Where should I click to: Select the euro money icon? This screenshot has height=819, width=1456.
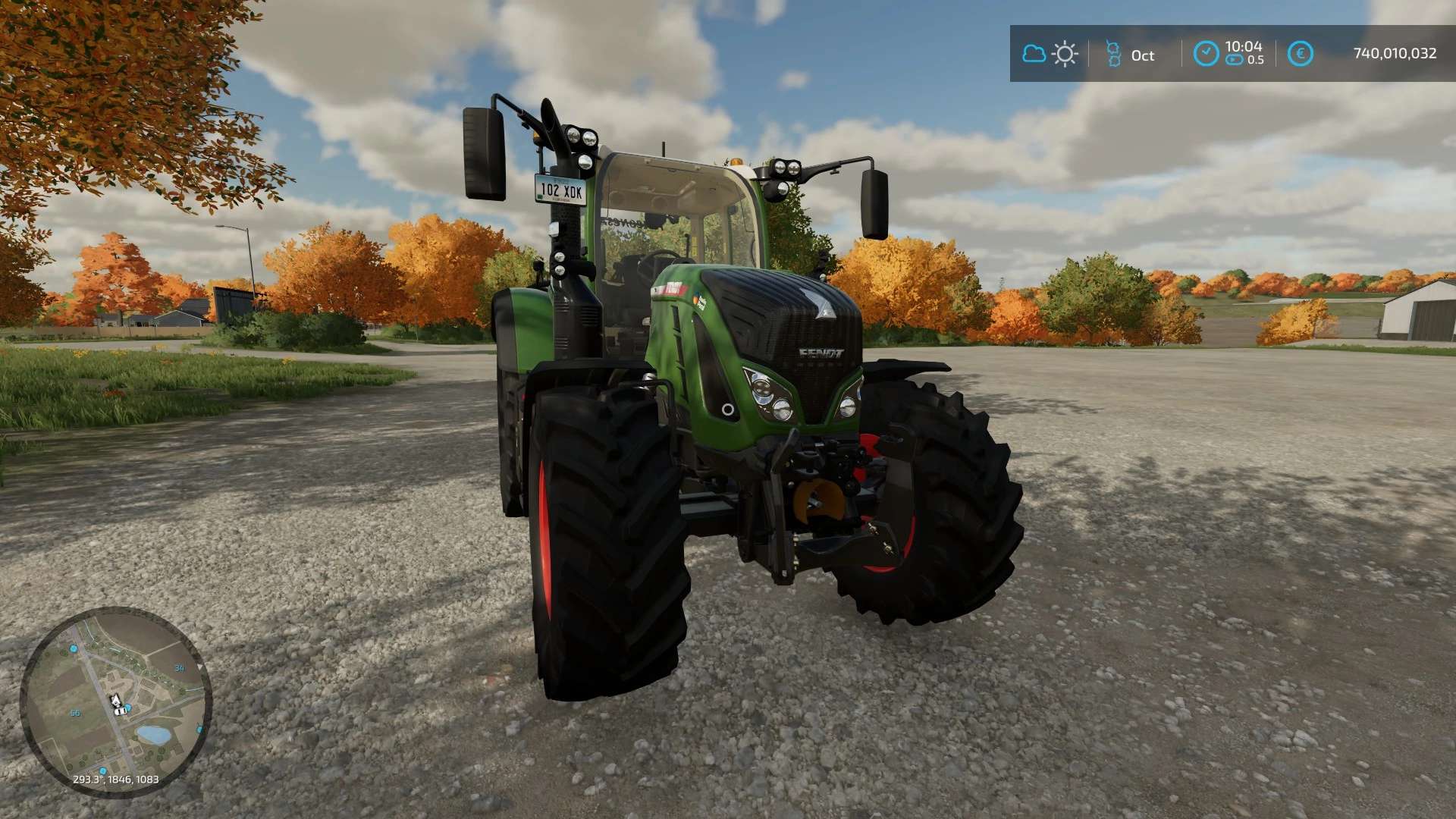[x=1301, y=53]
